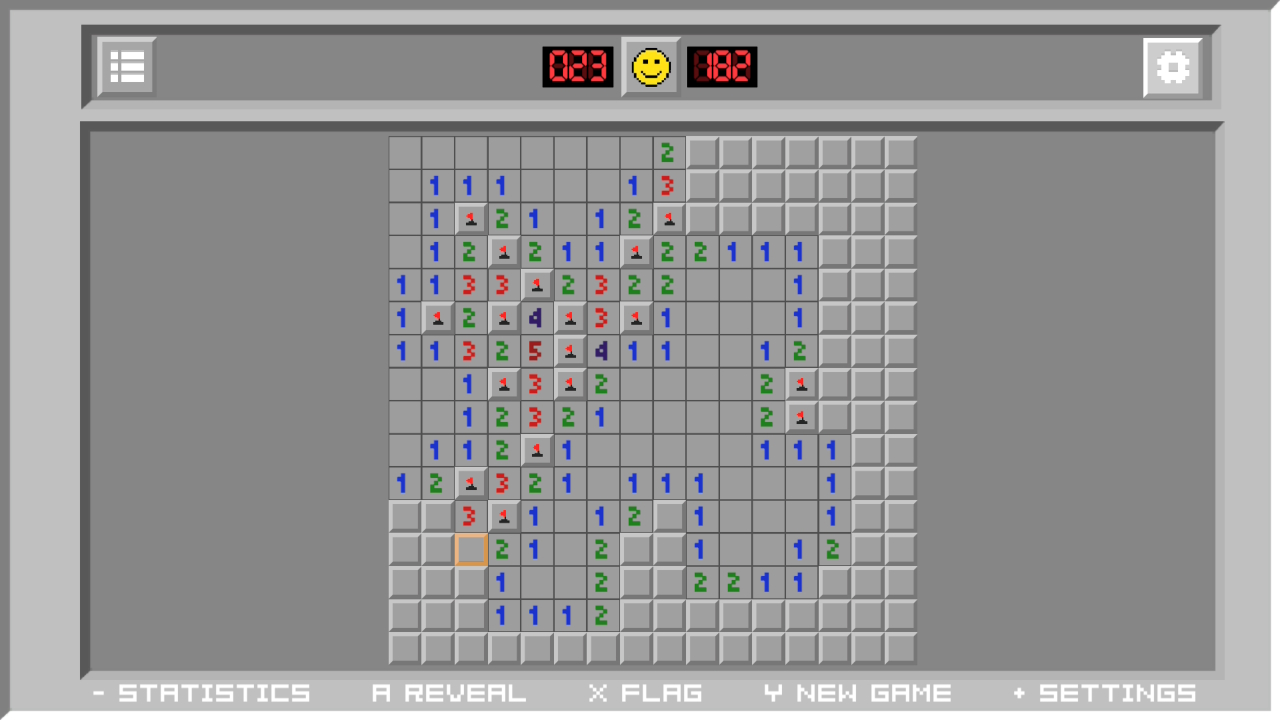Open the statistics list button
The width and height of the screenshot is (1280, 720).
pos(127,67)
